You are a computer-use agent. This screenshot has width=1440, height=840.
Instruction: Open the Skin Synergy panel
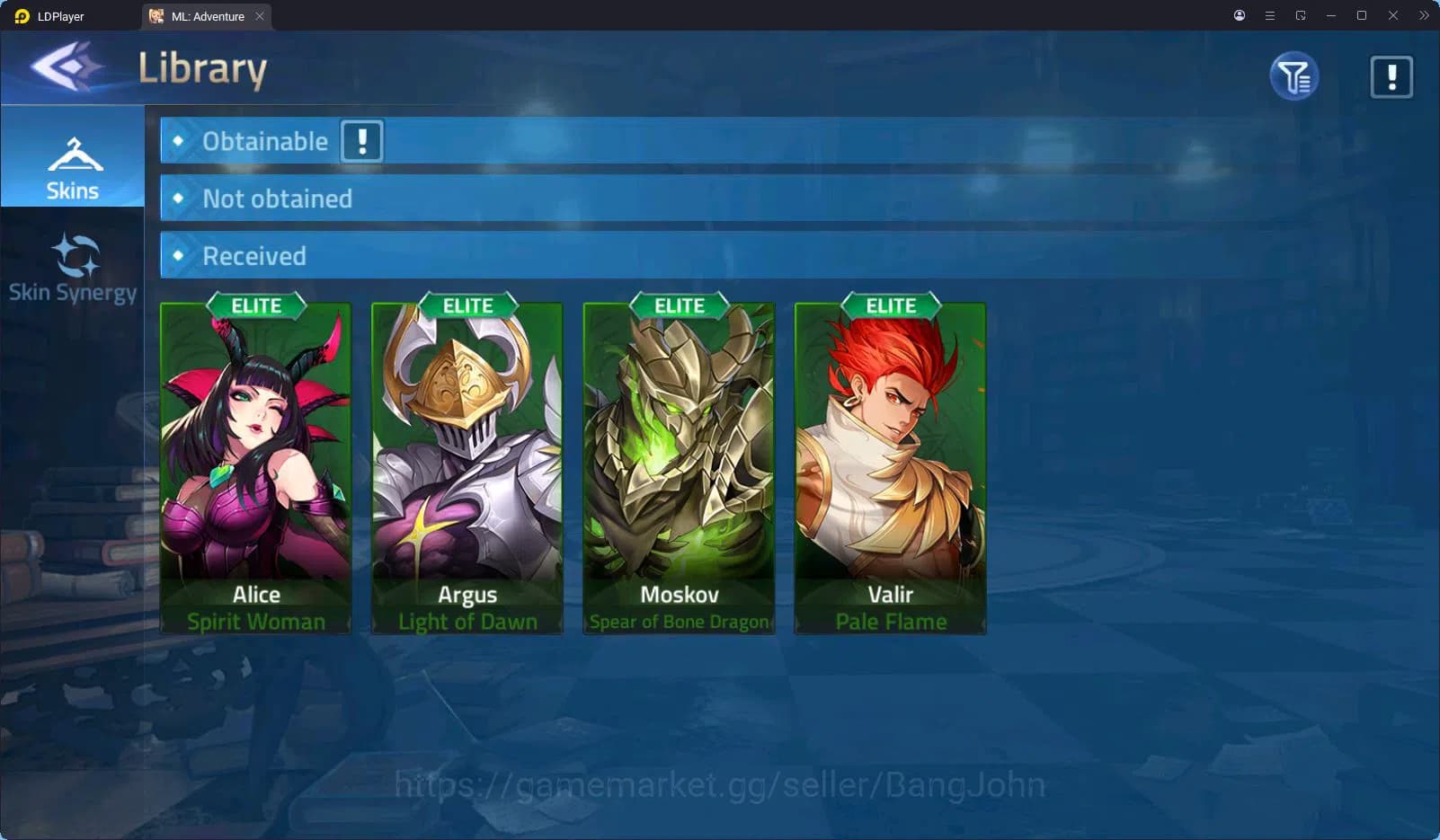pyautogui.click(x=73, y=267)
